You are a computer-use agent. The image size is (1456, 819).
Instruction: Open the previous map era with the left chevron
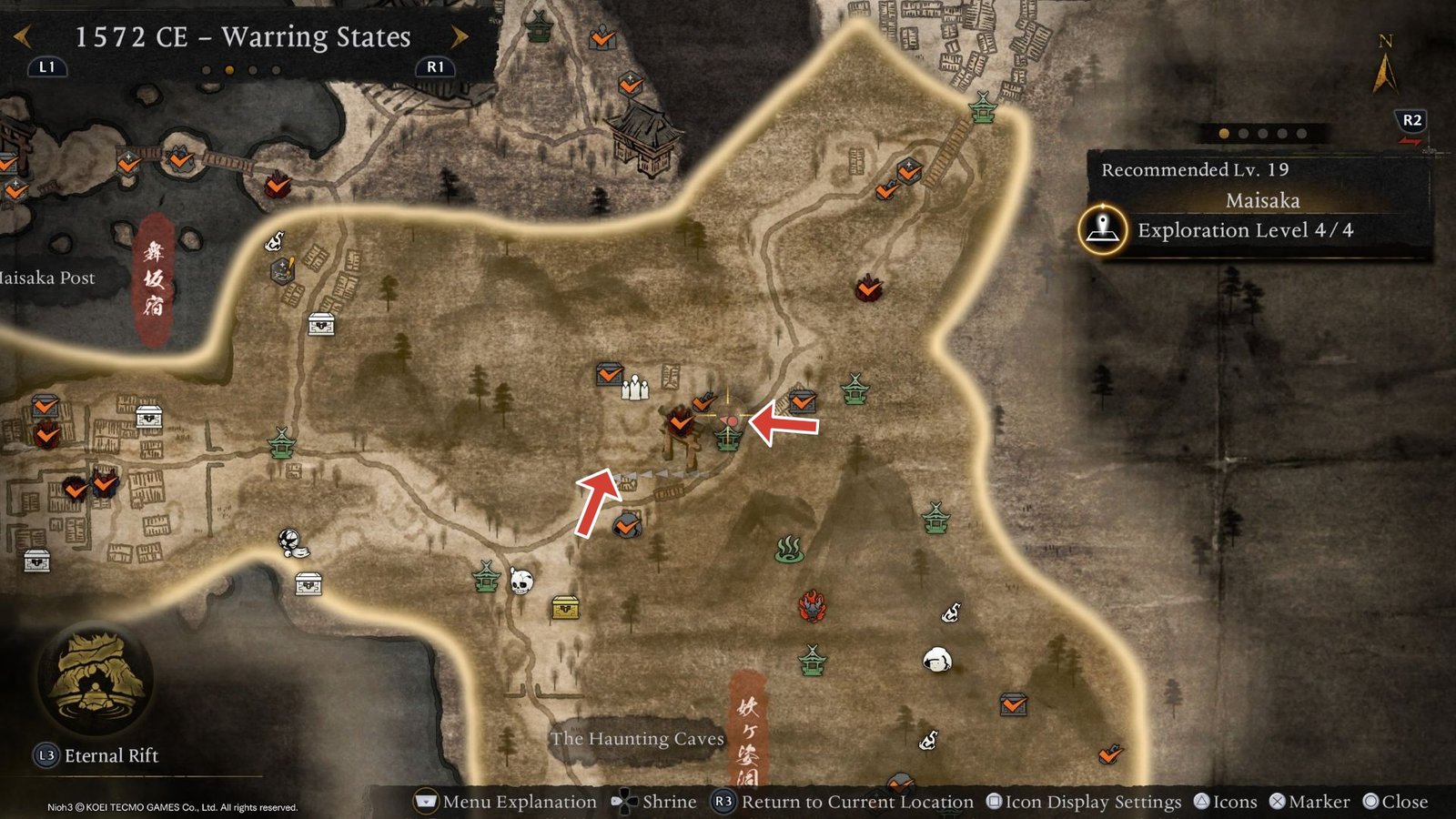(x=20, y=34)
